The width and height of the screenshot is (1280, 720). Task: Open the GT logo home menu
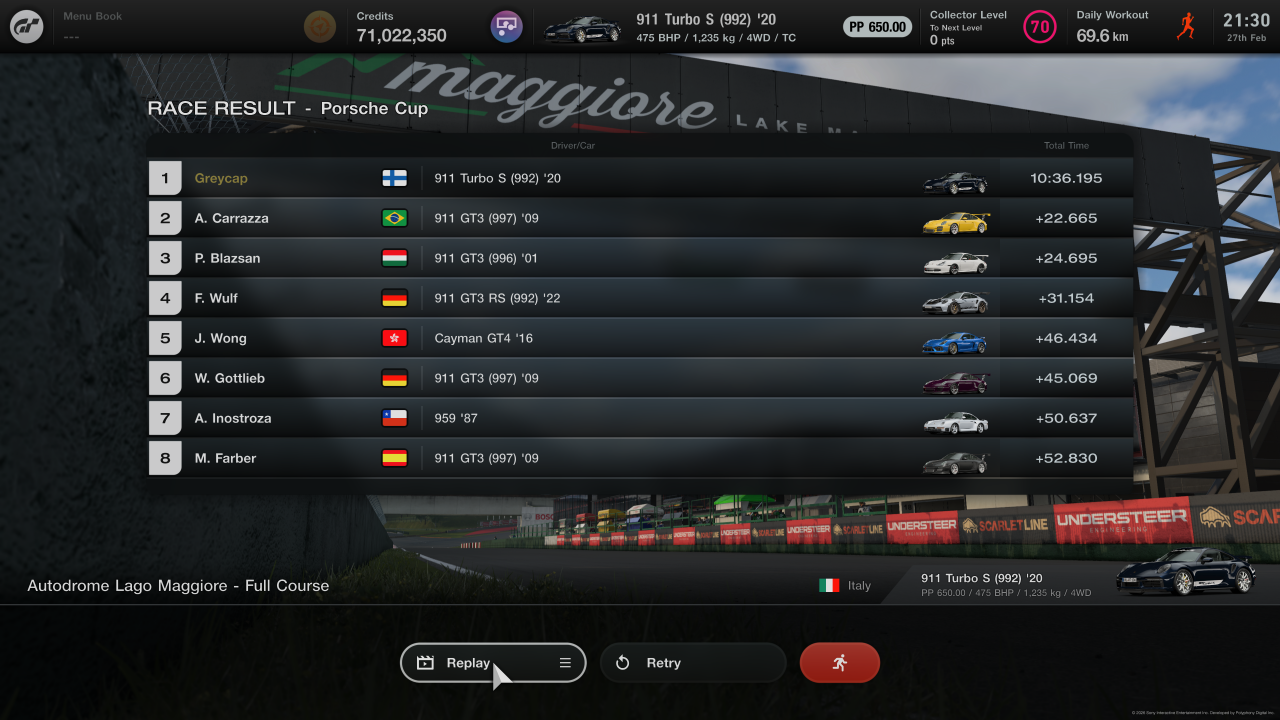26,26
